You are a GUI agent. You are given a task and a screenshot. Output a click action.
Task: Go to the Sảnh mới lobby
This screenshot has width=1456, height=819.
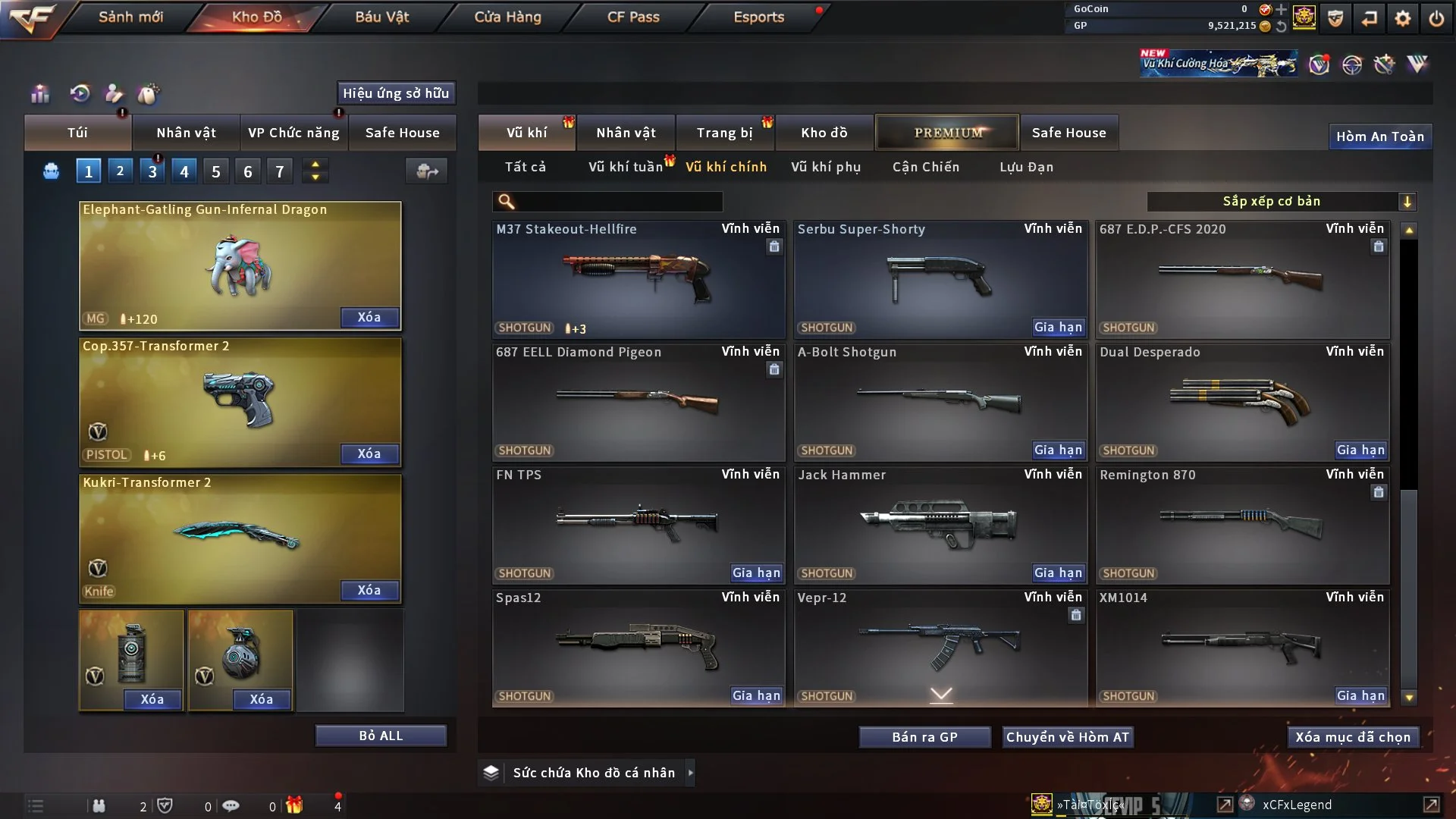click(130, 17)
